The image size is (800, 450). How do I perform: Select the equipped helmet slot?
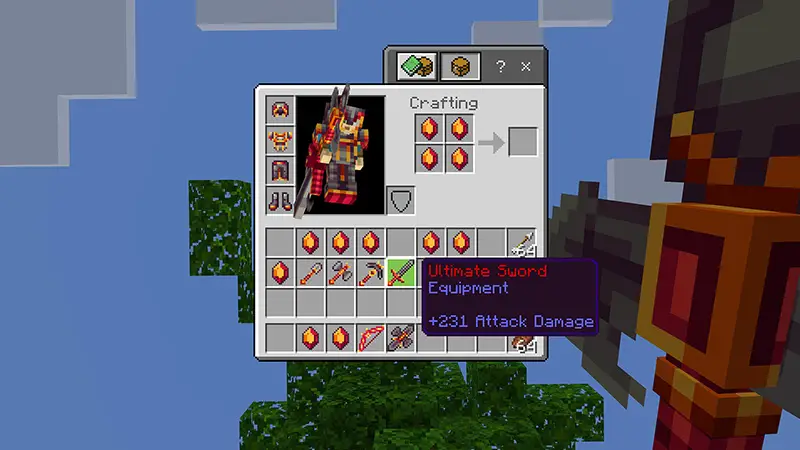click(280, 111)
